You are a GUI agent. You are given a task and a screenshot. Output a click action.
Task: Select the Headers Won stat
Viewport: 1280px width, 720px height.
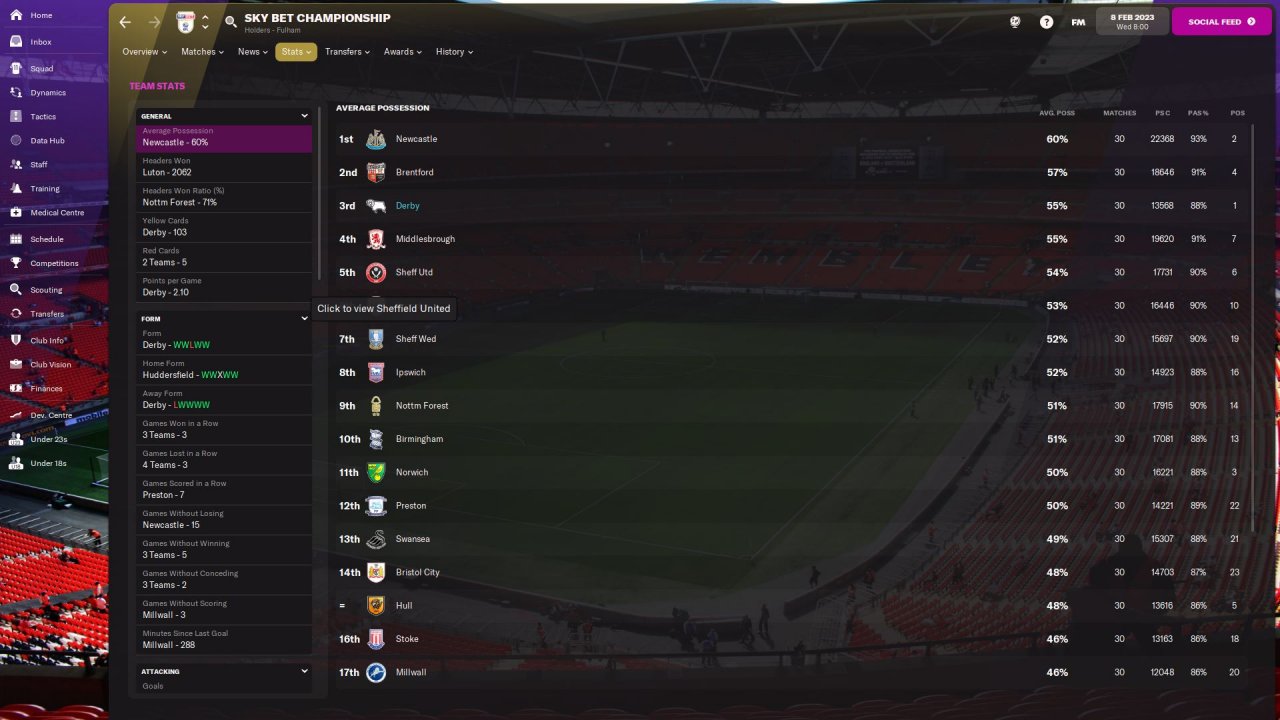(x=224, y=167)
